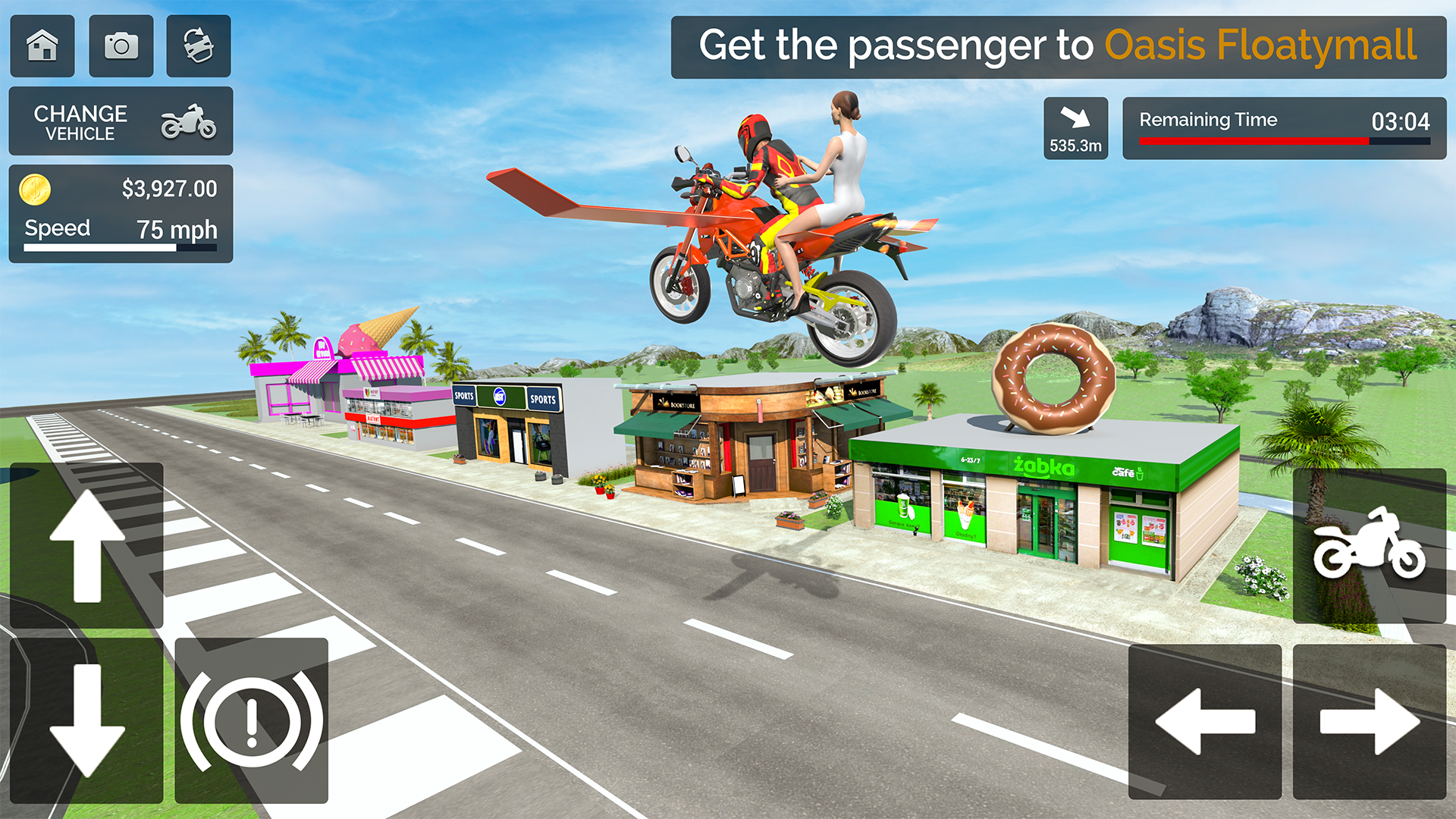The image size is (1456, 819).
Task: Click the Home icon
Action: point(42,45)
